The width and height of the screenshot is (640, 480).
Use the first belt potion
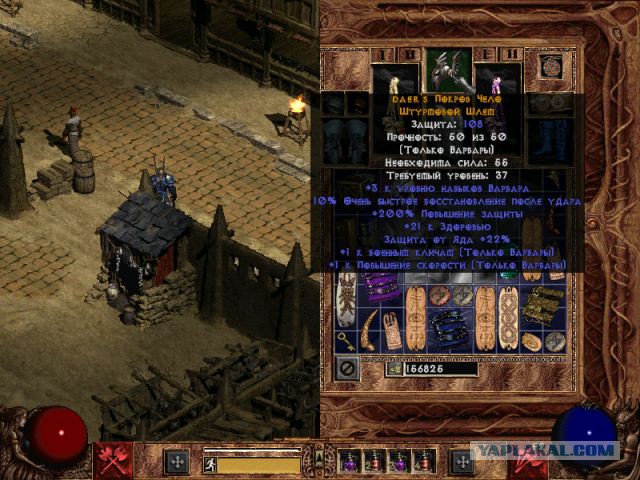350,462
